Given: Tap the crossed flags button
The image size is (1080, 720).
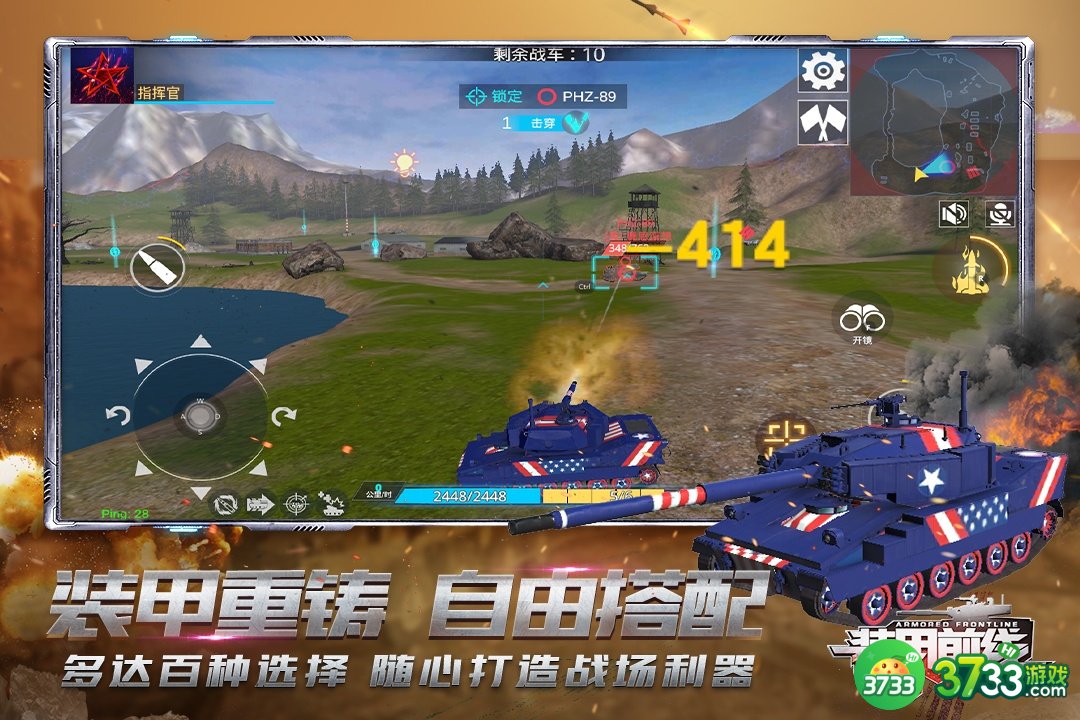Looking at the screenshot, I should pyautogui.click(x=823, y=123).
